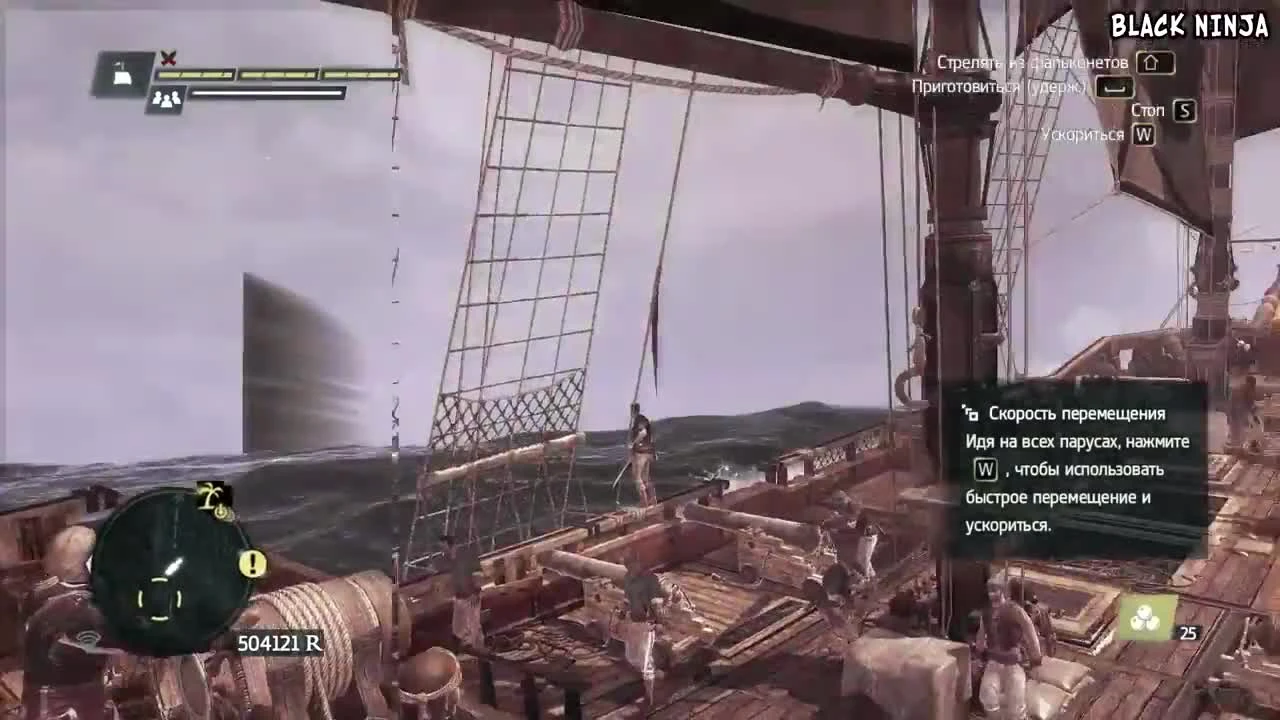Viewport: 1280px width, 720px height.
Task: Click the crew members icon beside the morale bar
Action: [x=165, y=98]
